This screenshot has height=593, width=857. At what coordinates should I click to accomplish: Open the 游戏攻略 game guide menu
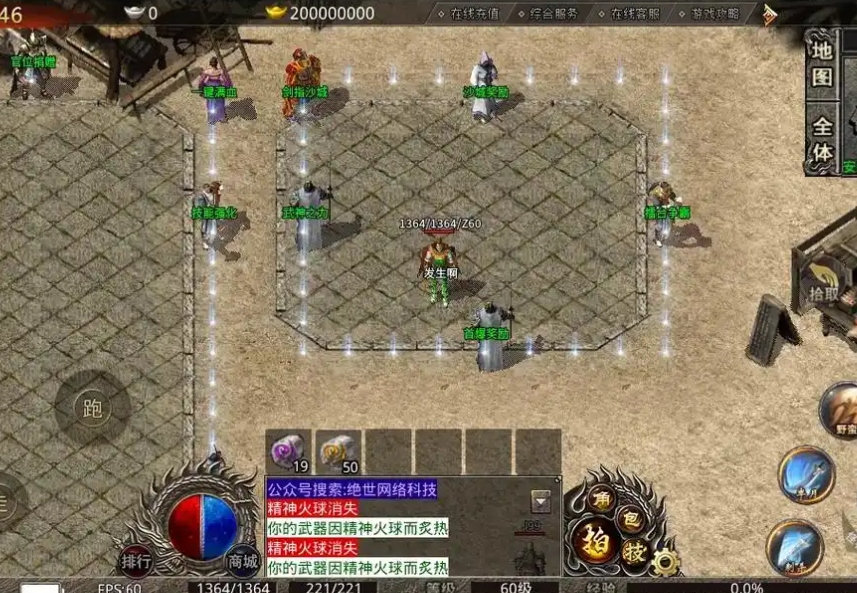pos(715,14)
